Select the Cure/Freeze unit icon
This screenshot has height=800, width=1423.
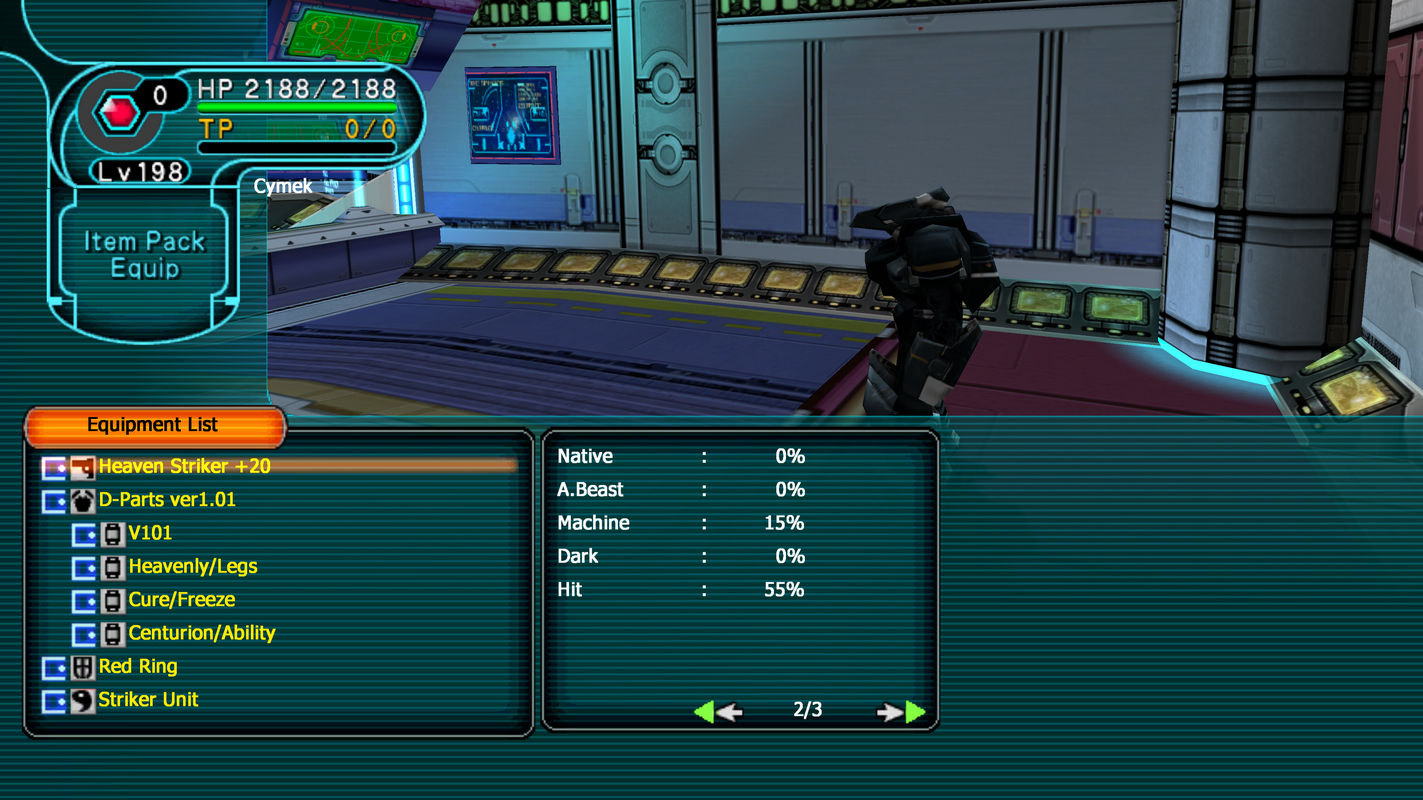click(x=112, y=599)
